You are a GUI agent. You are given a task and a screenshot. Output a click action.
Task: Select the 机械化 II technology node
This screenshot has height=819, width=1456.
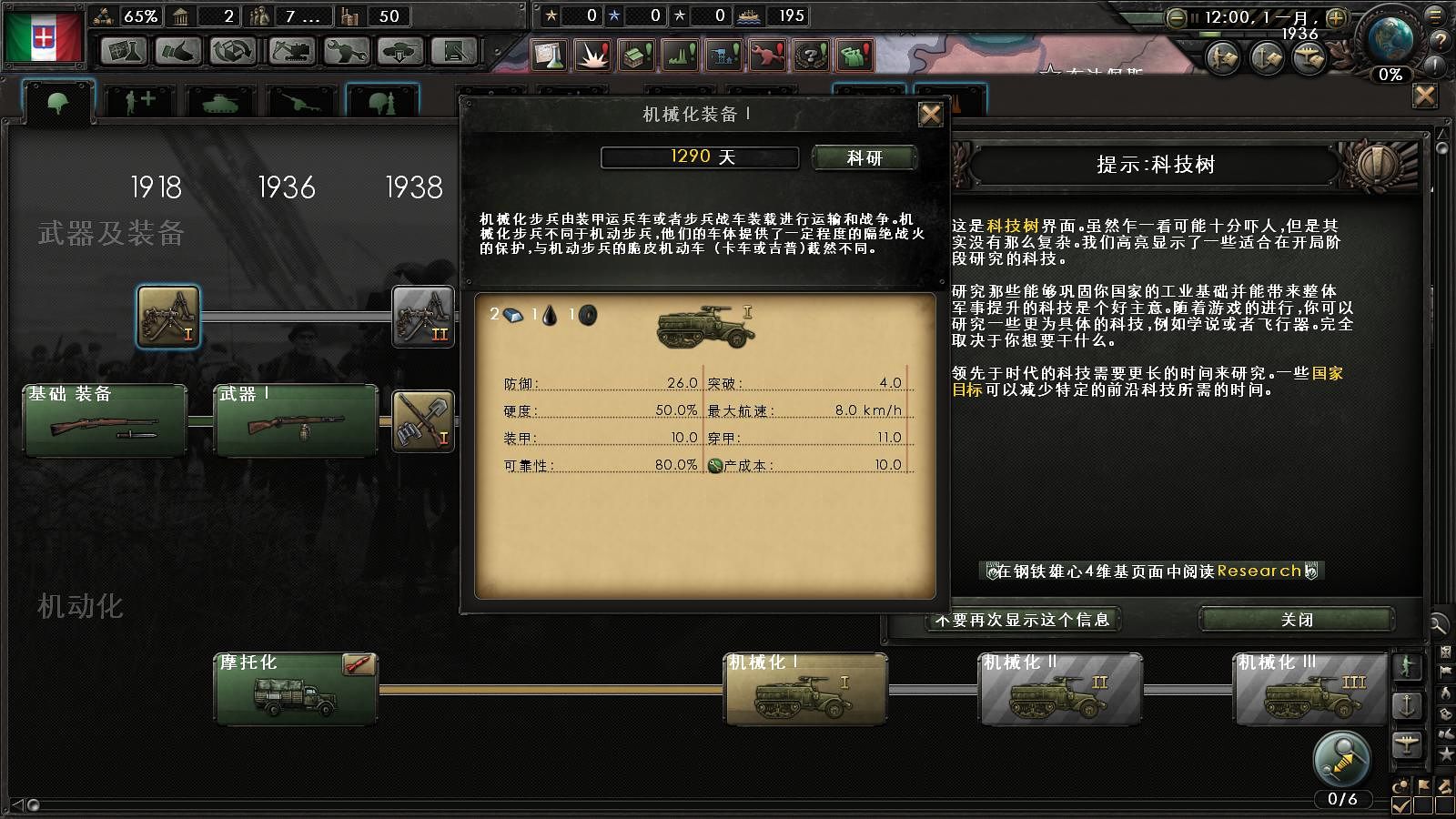[1060, 689]
